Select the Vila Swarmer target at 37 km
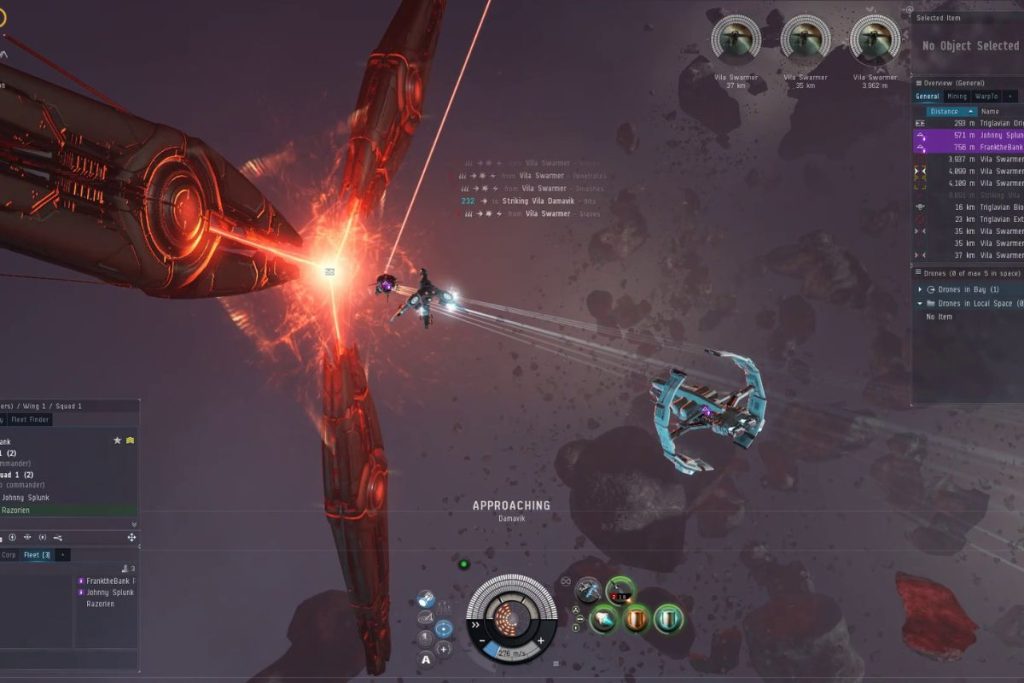The height and width of the screenshot is (683, 1024). tap(735, 41)
